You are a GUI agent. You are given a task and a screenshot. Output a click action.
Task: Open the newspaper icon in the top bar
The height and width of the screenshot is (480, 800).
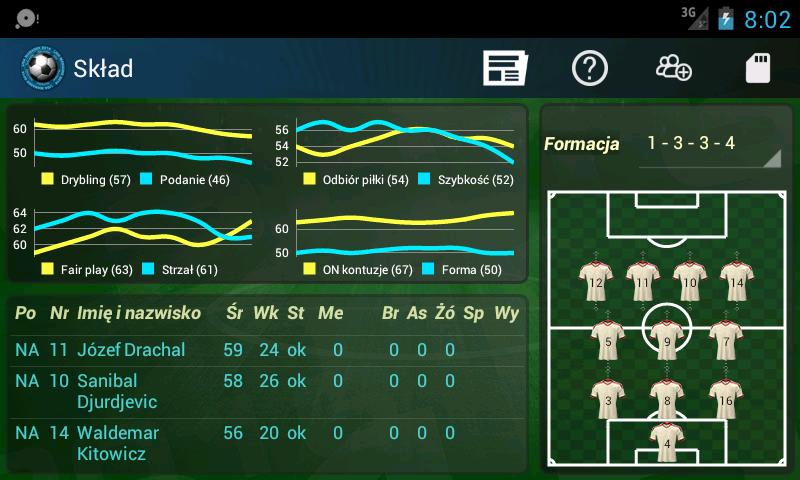505,68
